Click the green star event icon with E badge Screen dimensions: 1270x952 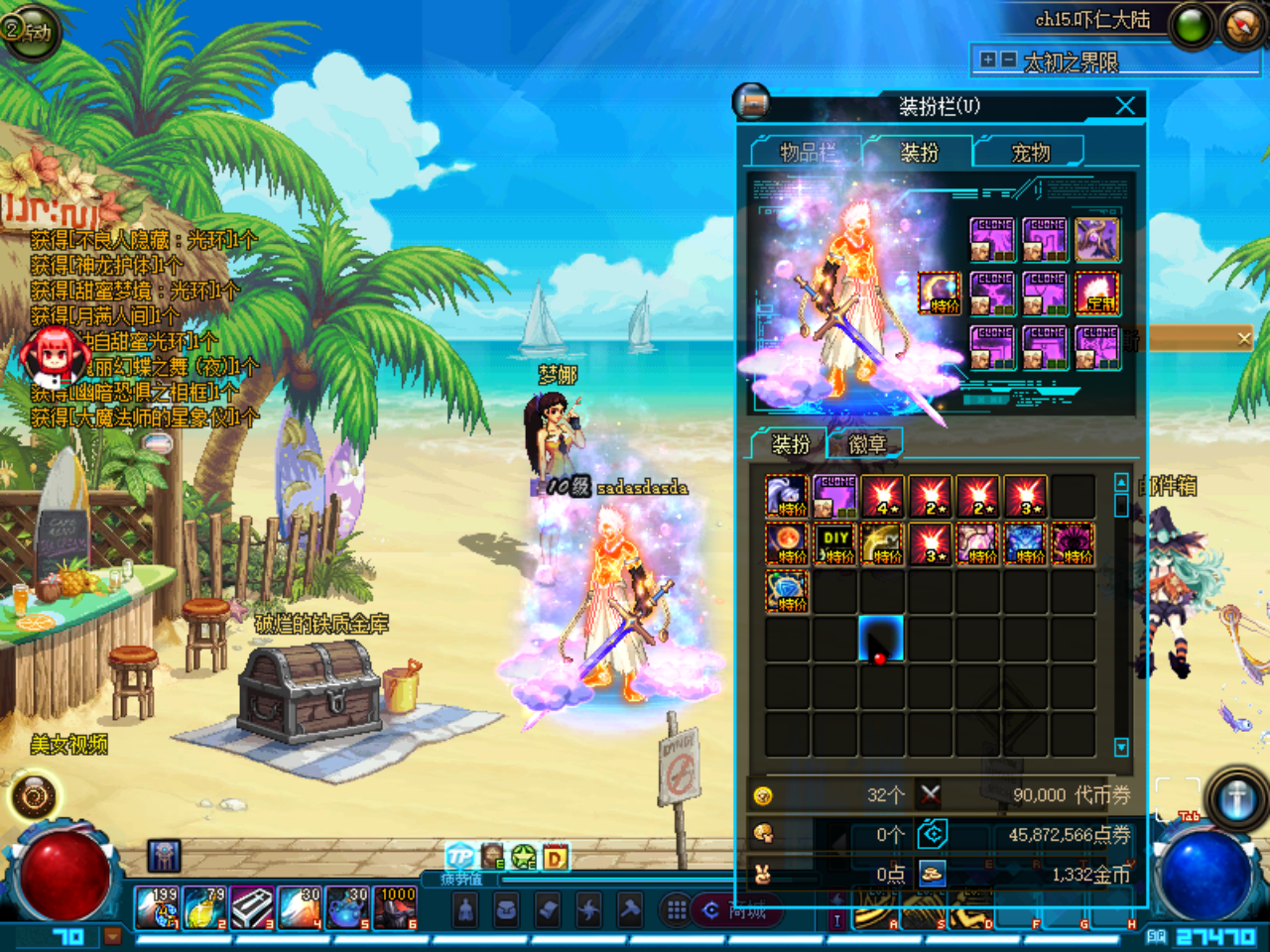(522, 855)
